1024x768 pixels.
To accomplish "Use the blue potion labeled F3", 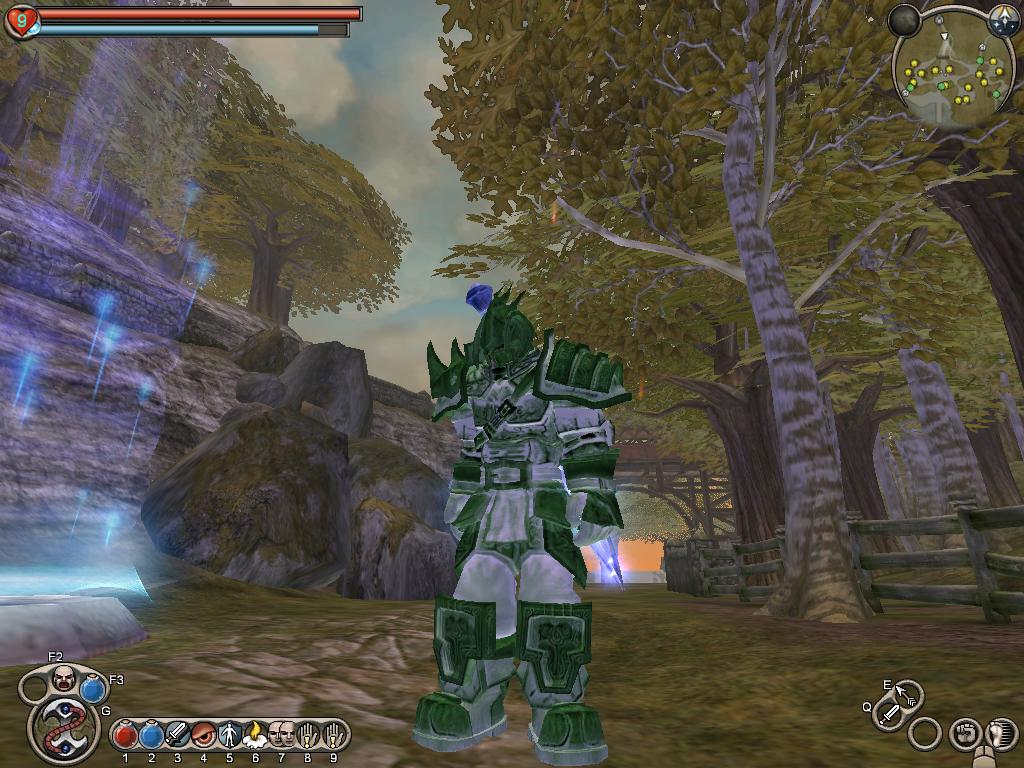I will (93, 689).
